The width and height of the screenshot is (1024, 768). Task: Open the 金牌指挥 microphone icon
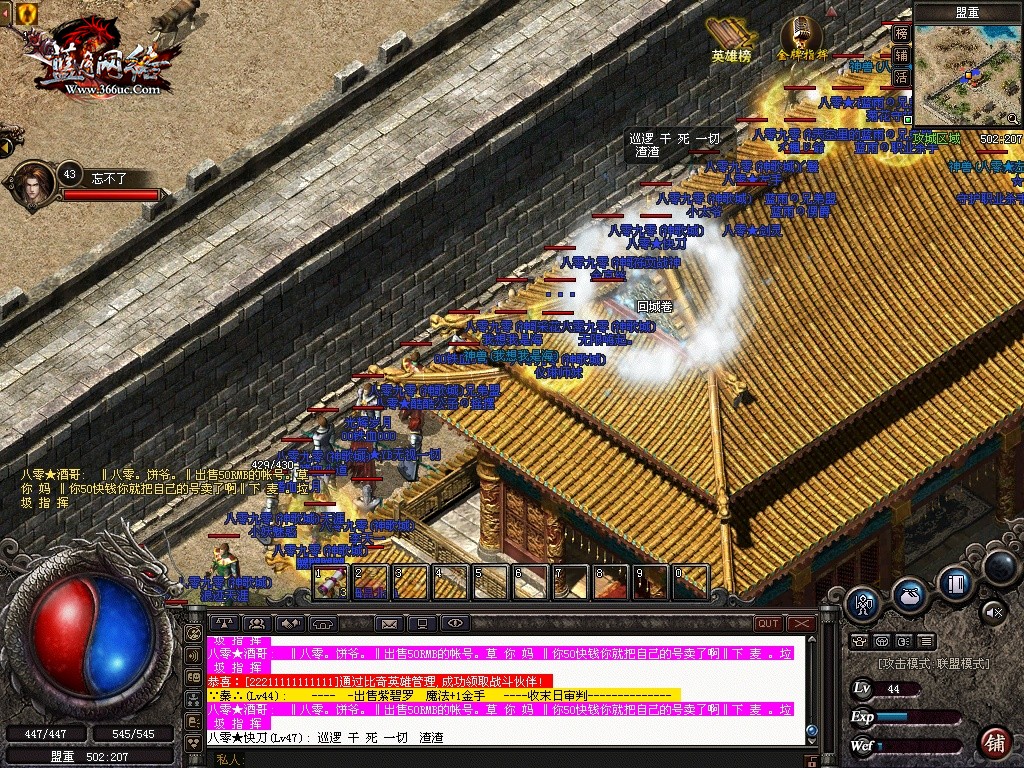[803, 33]
